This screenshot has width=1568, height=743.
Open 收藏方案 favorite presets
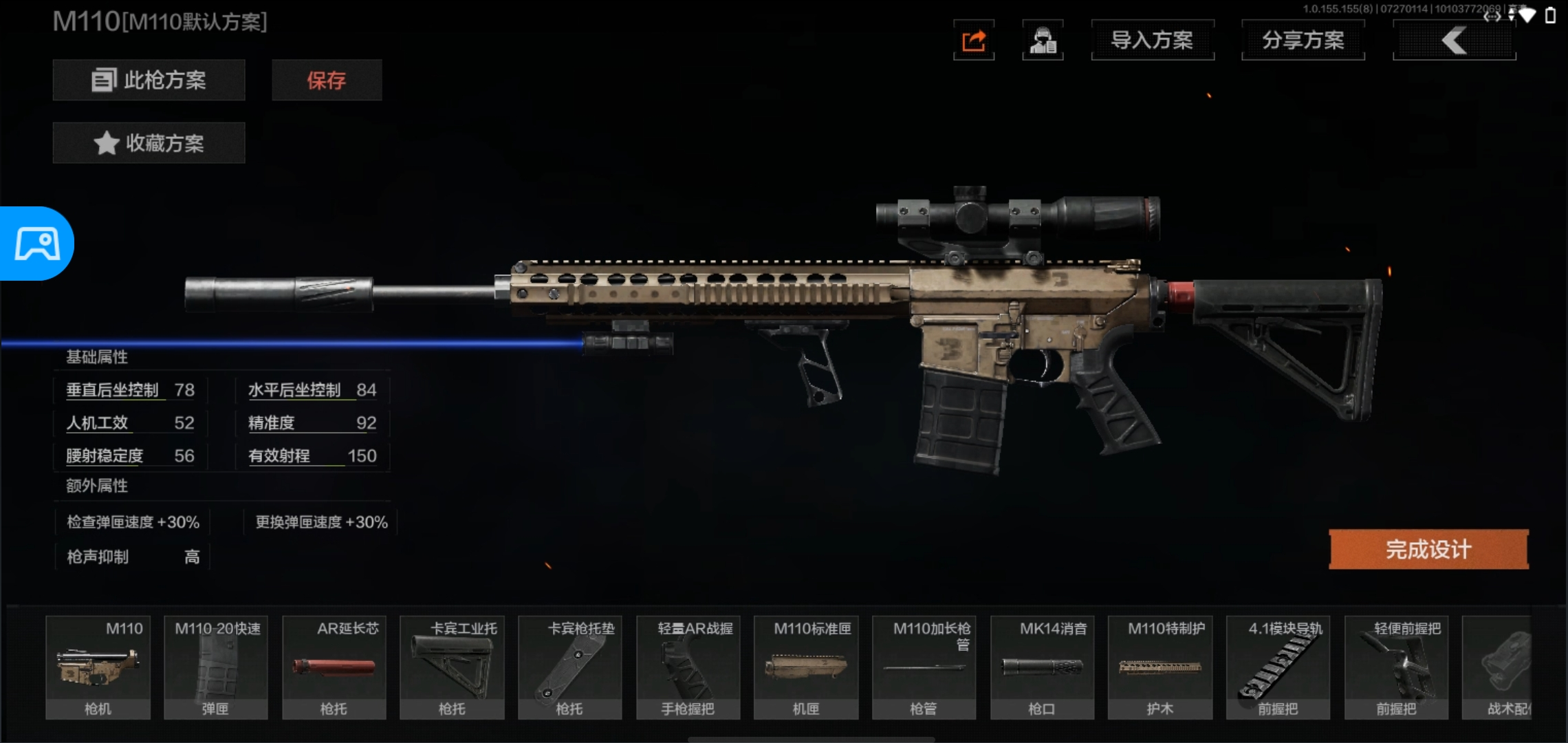(149, 143)
